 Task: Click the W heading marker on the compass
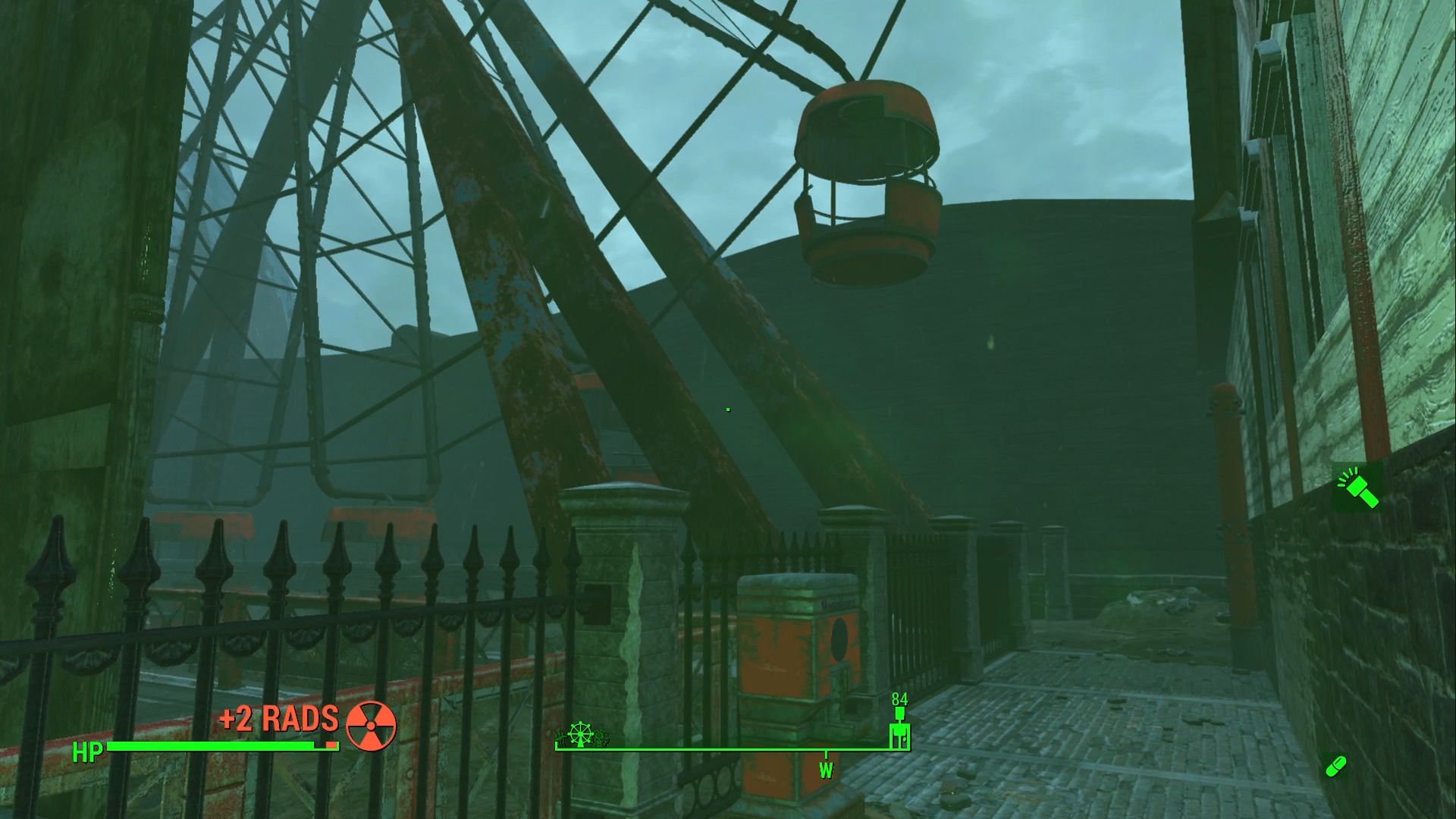tap(826, 767)
